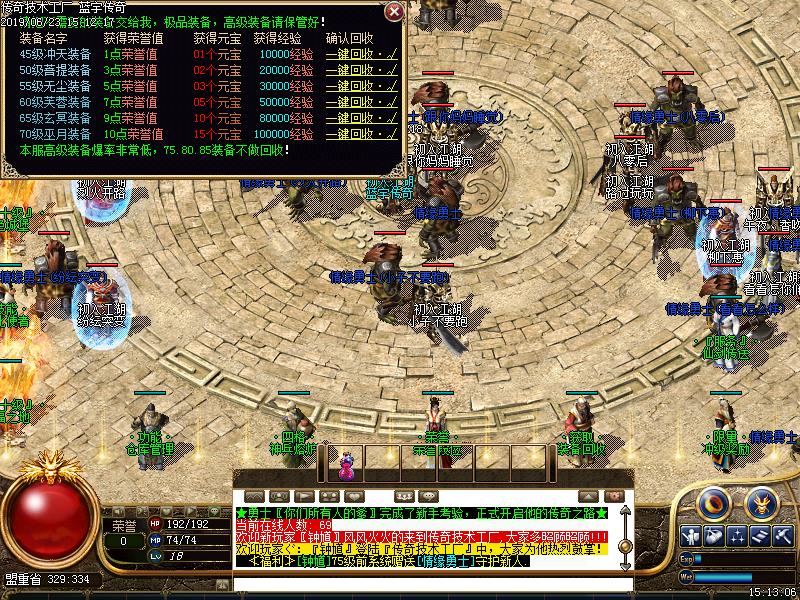Viewport: 800px width, 600px height.
Task: Open the bag inventory icon
Action: coord(713,536)
